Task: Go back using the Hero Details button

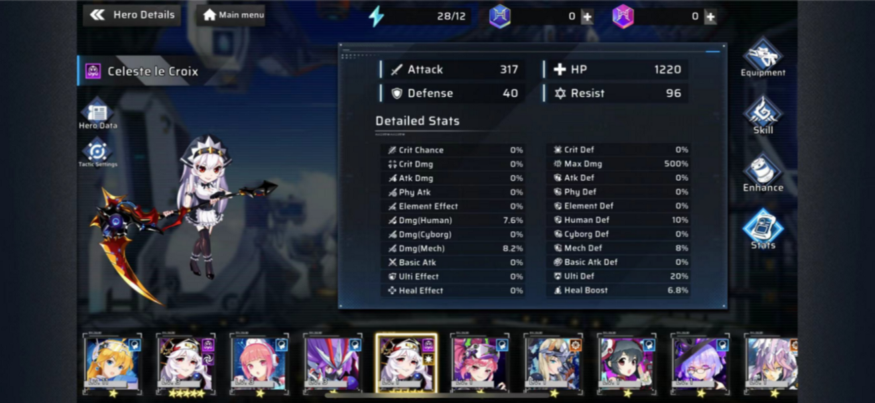Action: (x=131, y=15)
